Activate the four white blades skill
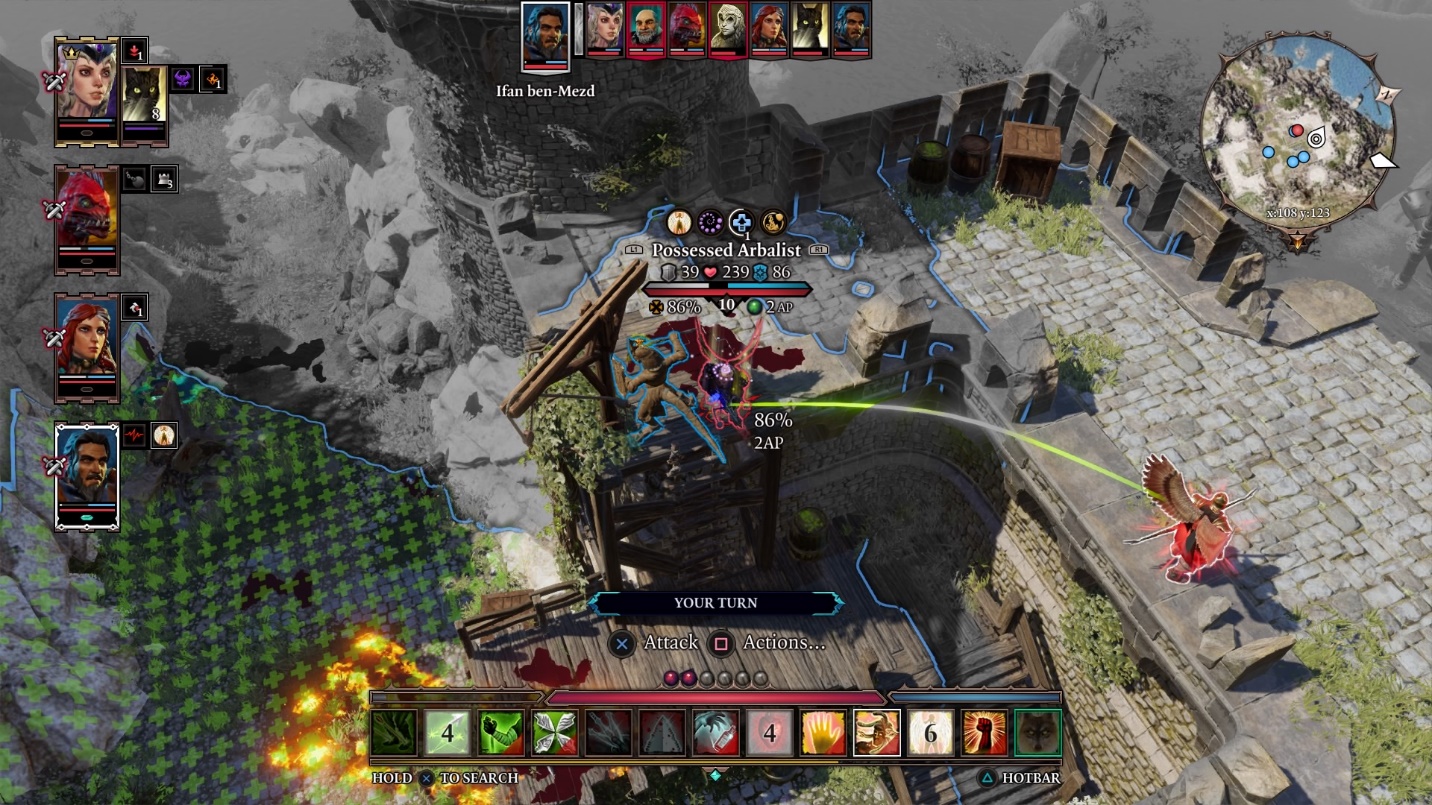The width and height of the screenshot is (1432, 805). coord(555,734)
